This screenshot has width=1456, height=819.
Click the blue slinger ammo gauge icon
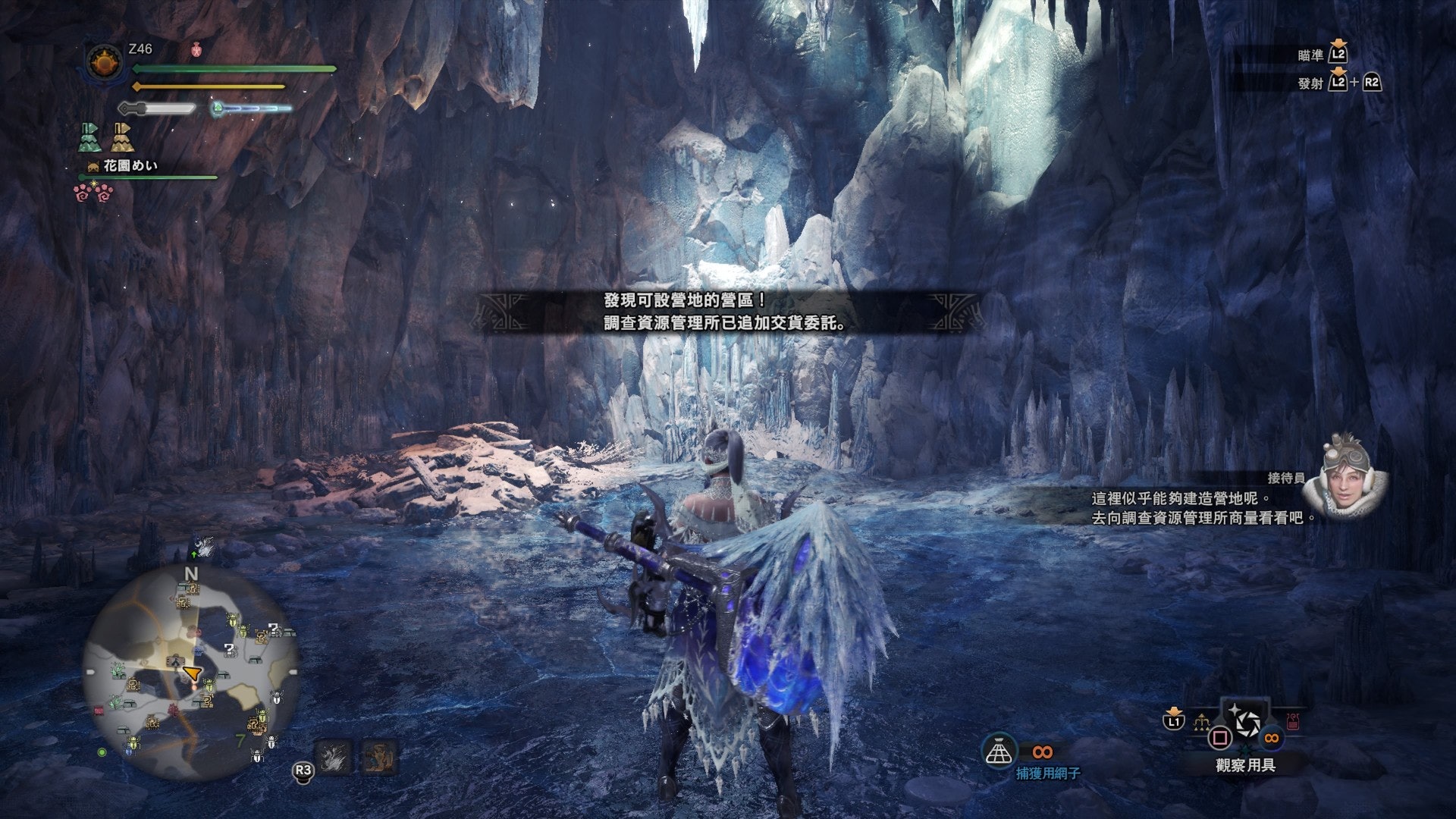pyautogui.click(x=218, y=108)
